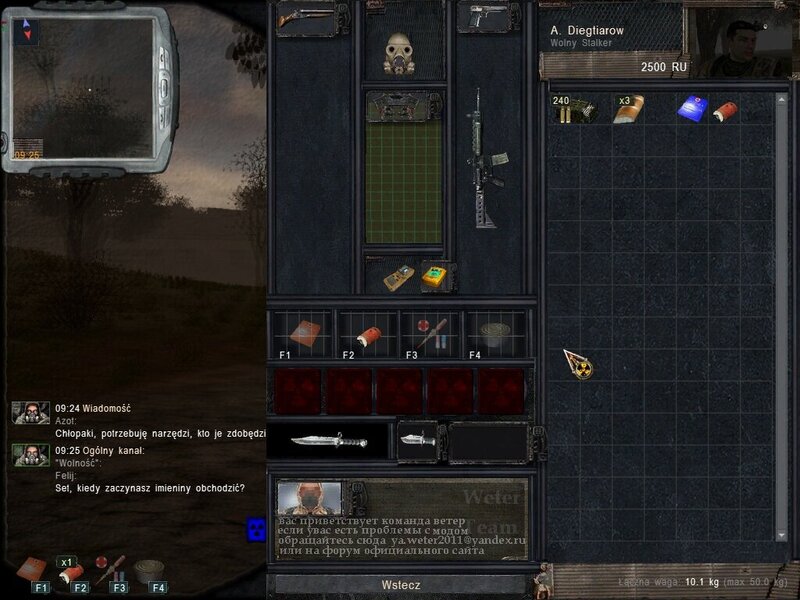Image resolution: width=800 pixels, height=600 pixels.
Task: Select the tan handheld detector device
Action: [x=398, y=277]
